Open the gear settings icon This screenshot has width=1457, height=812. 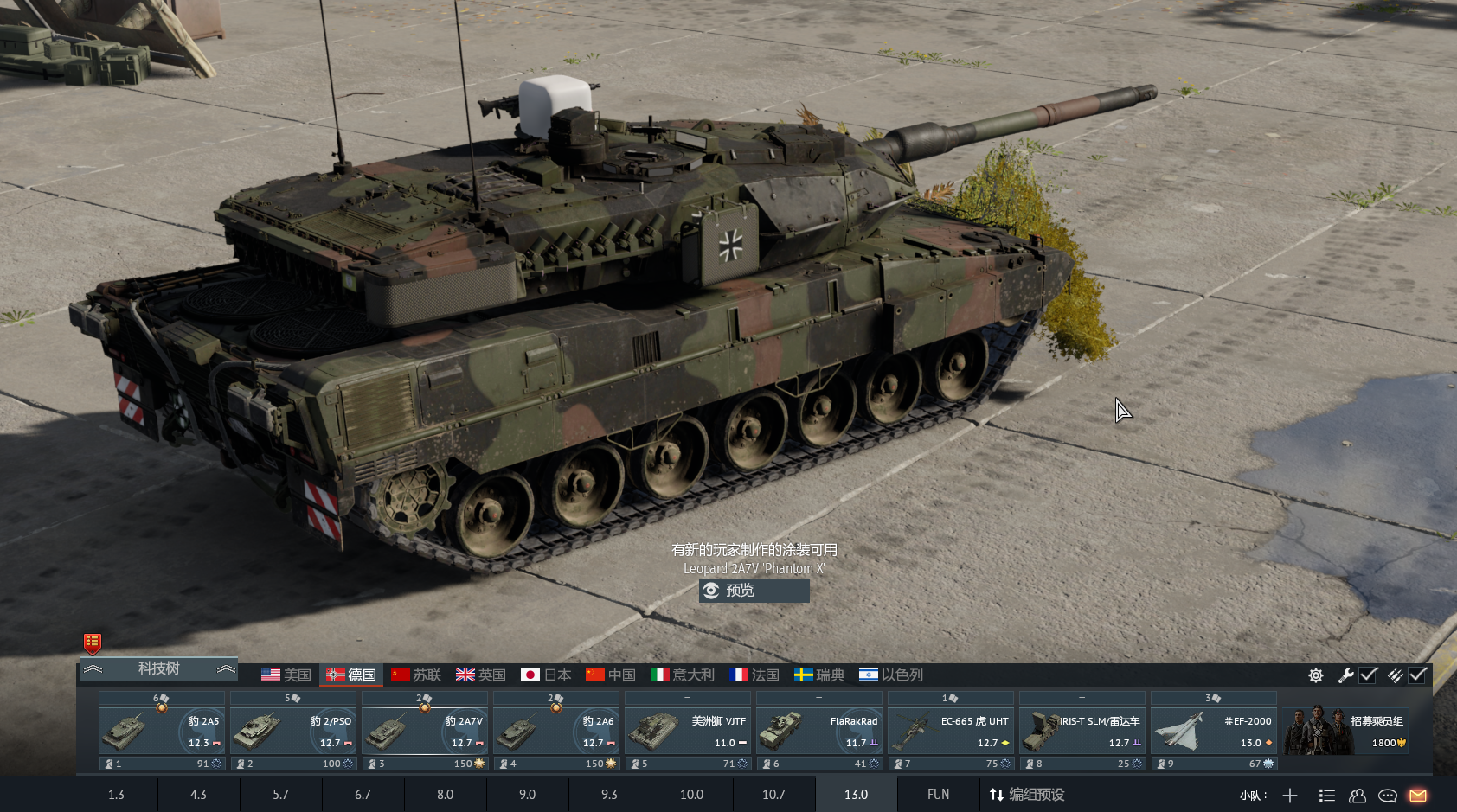tap(1316, 675)
